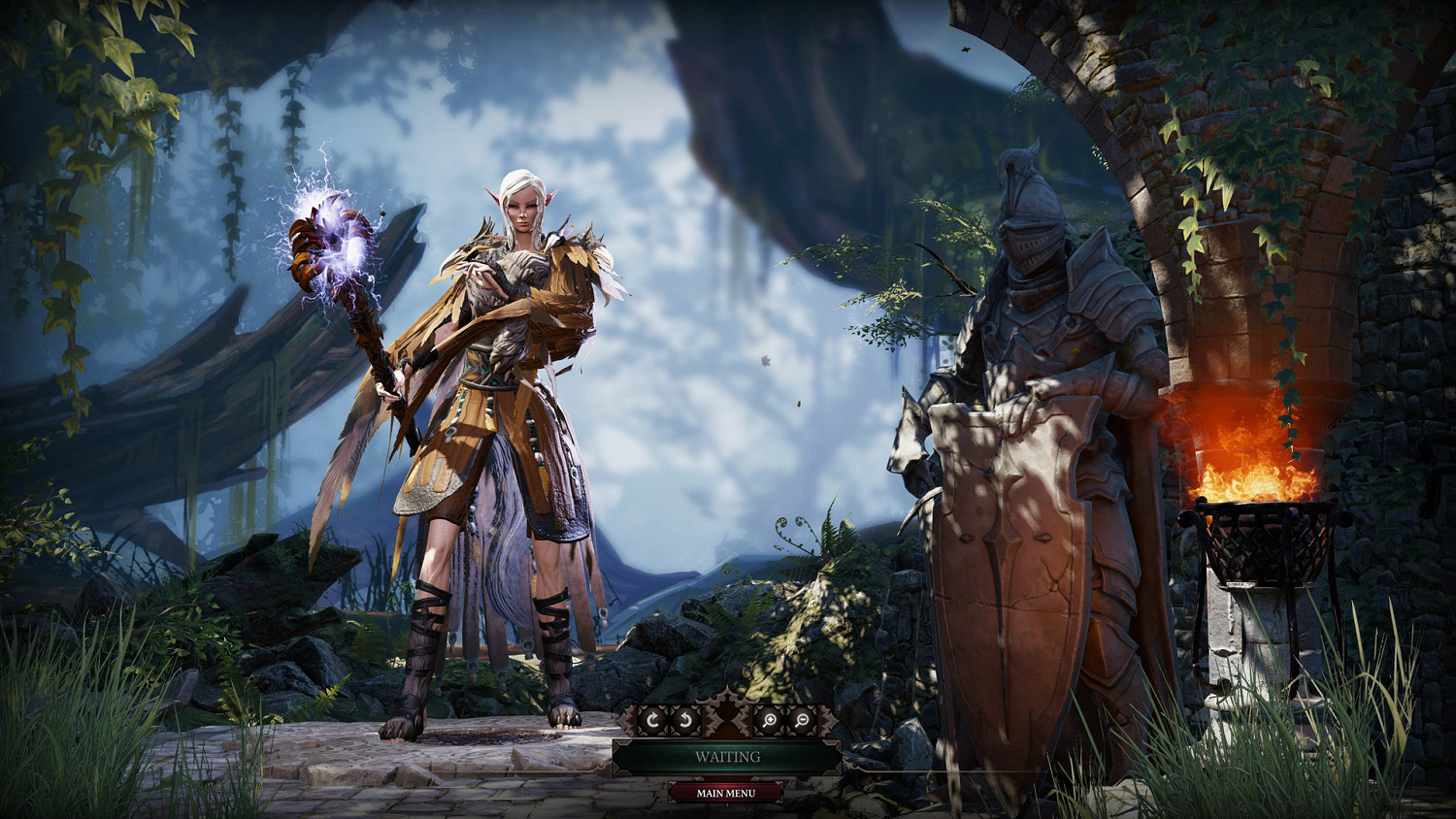
Task: Return to the Main Menu
Action: [726, 793]
